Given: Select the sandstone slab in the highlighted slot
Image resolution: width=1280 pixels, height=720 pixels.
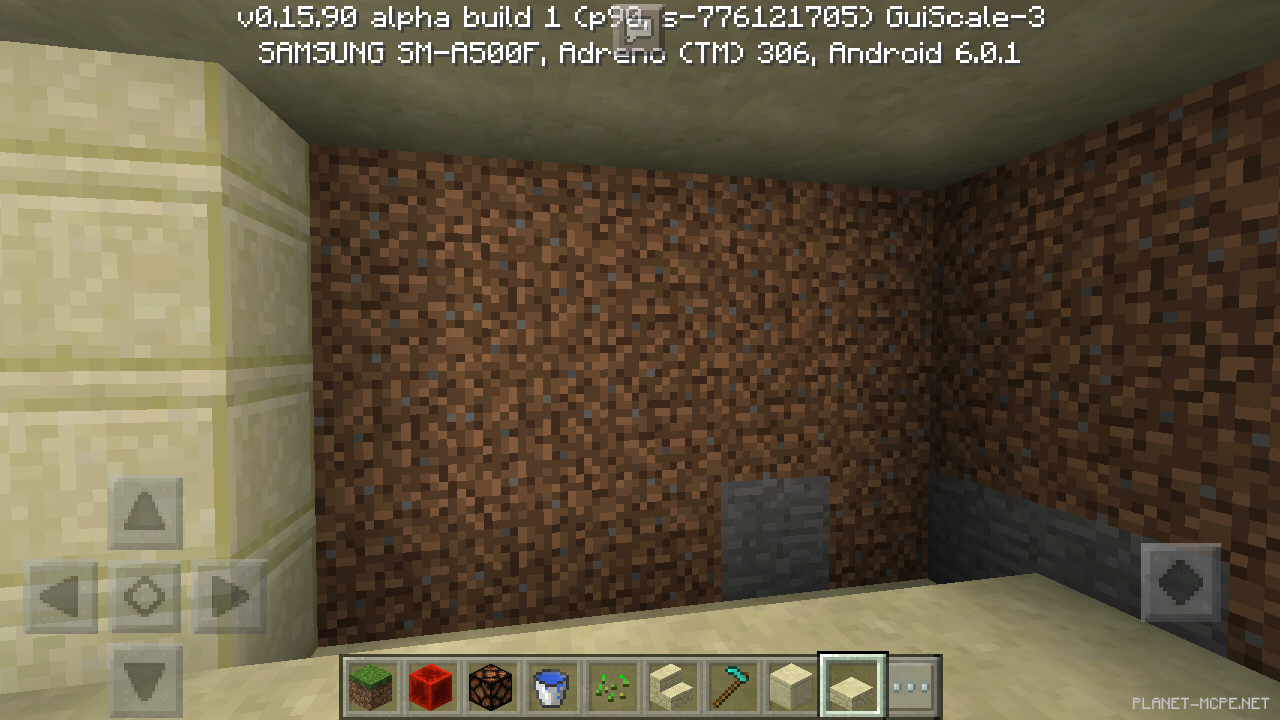Looking at the screenshot, I should point(851,686).
